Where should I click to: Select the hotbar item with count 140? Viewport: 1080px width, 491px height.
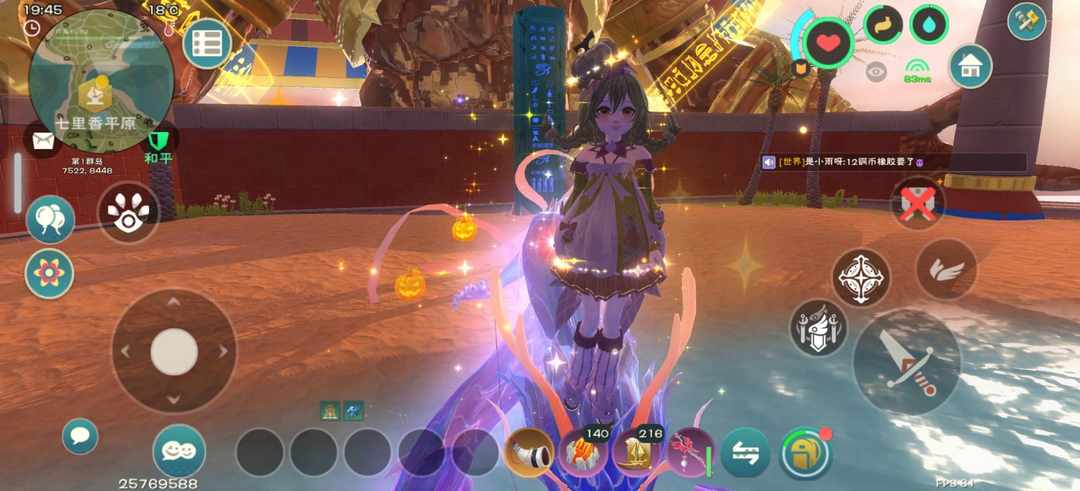(583, 453)
